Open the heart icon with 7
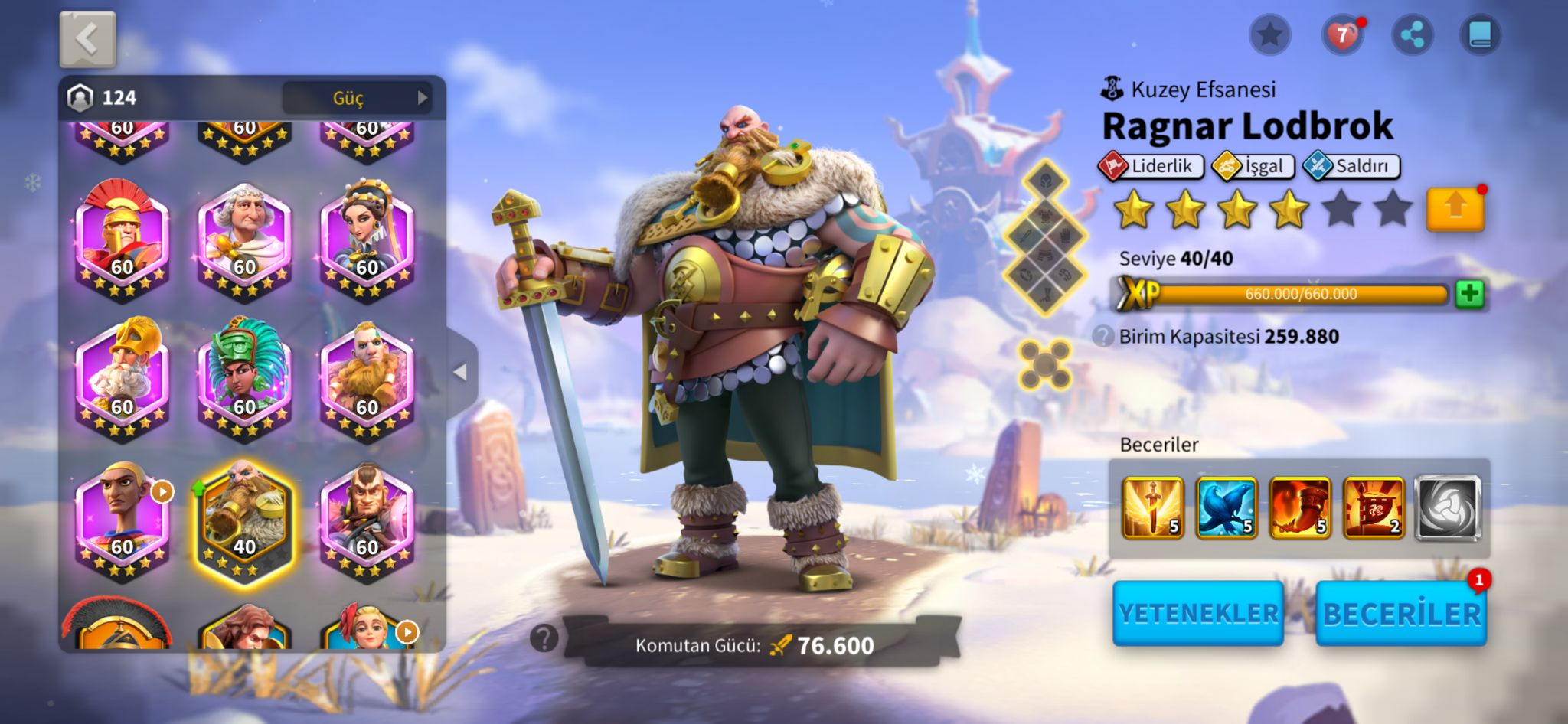This screenshot has width=1568, height=724. [x=1342, y=35]
